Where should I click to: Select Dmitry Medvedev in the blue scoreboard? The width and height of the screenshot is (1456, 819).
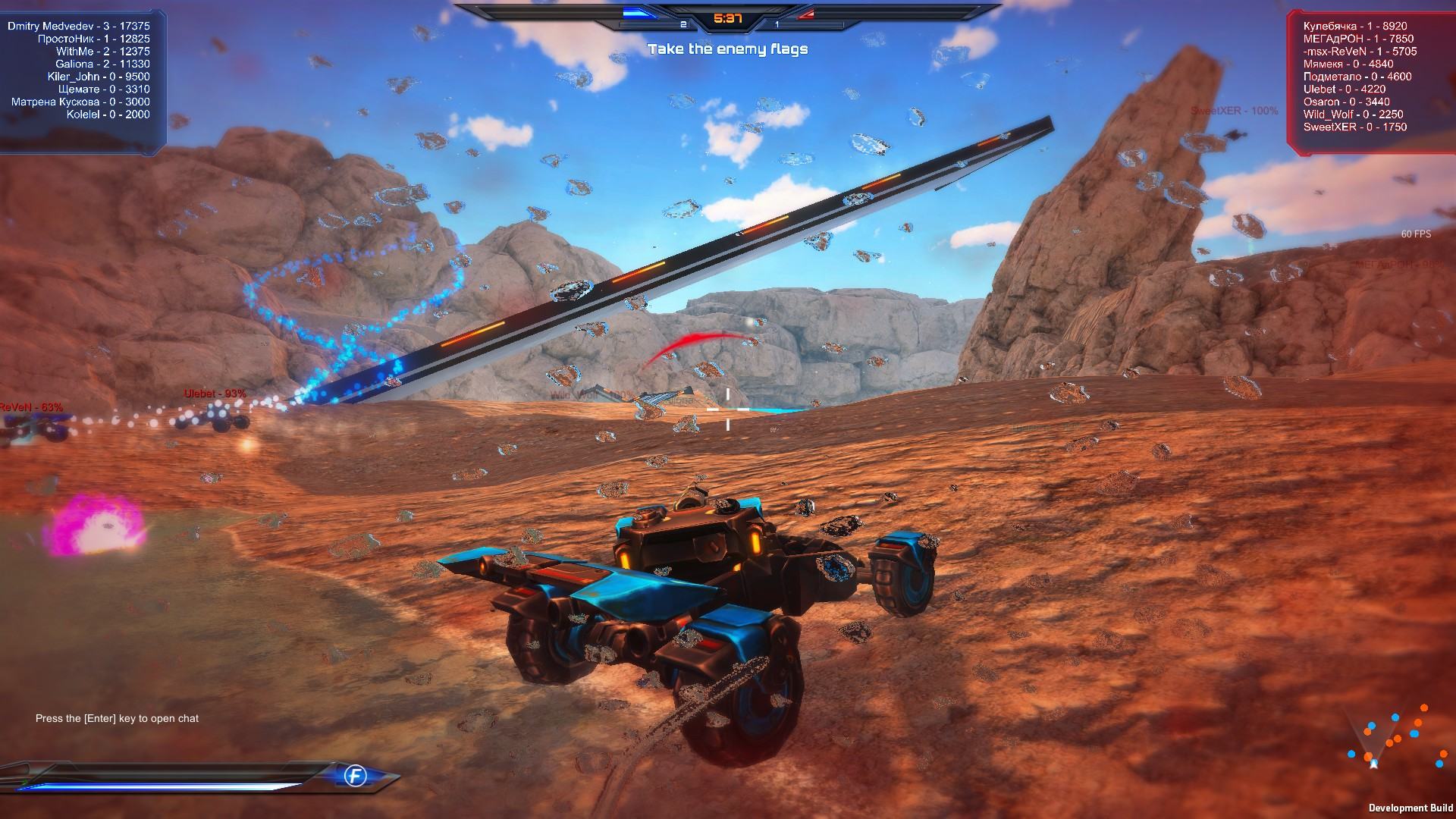coord(79,26)
